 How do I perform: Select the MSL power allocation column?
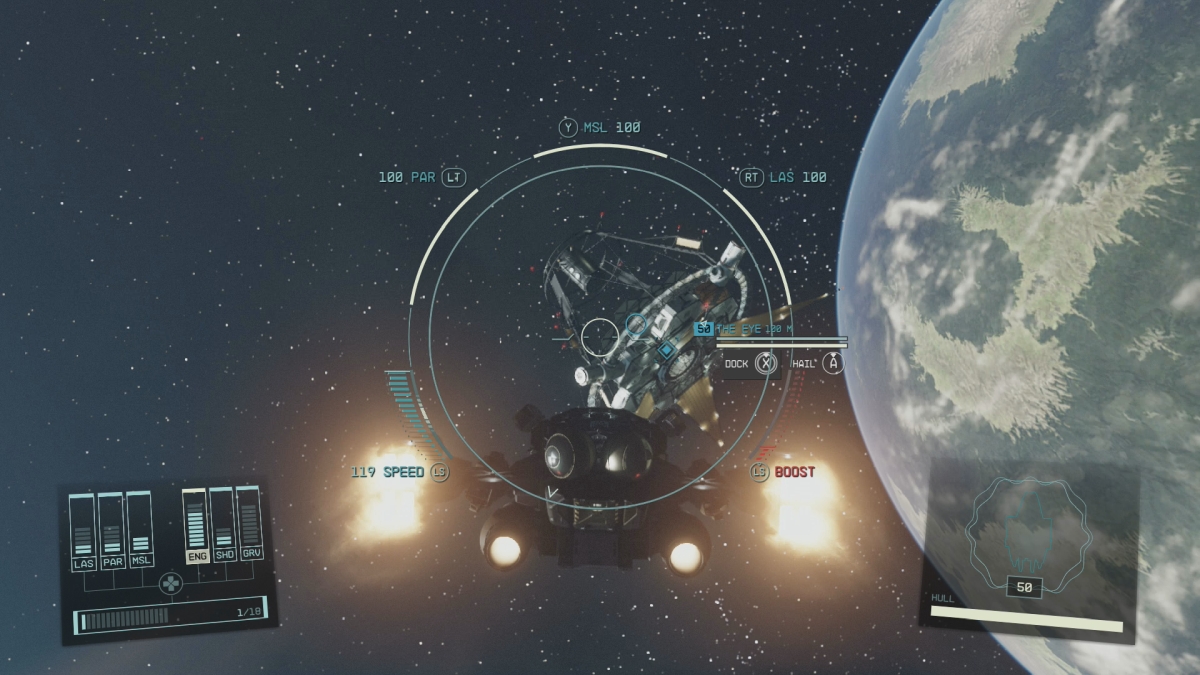tap(140, 527)
